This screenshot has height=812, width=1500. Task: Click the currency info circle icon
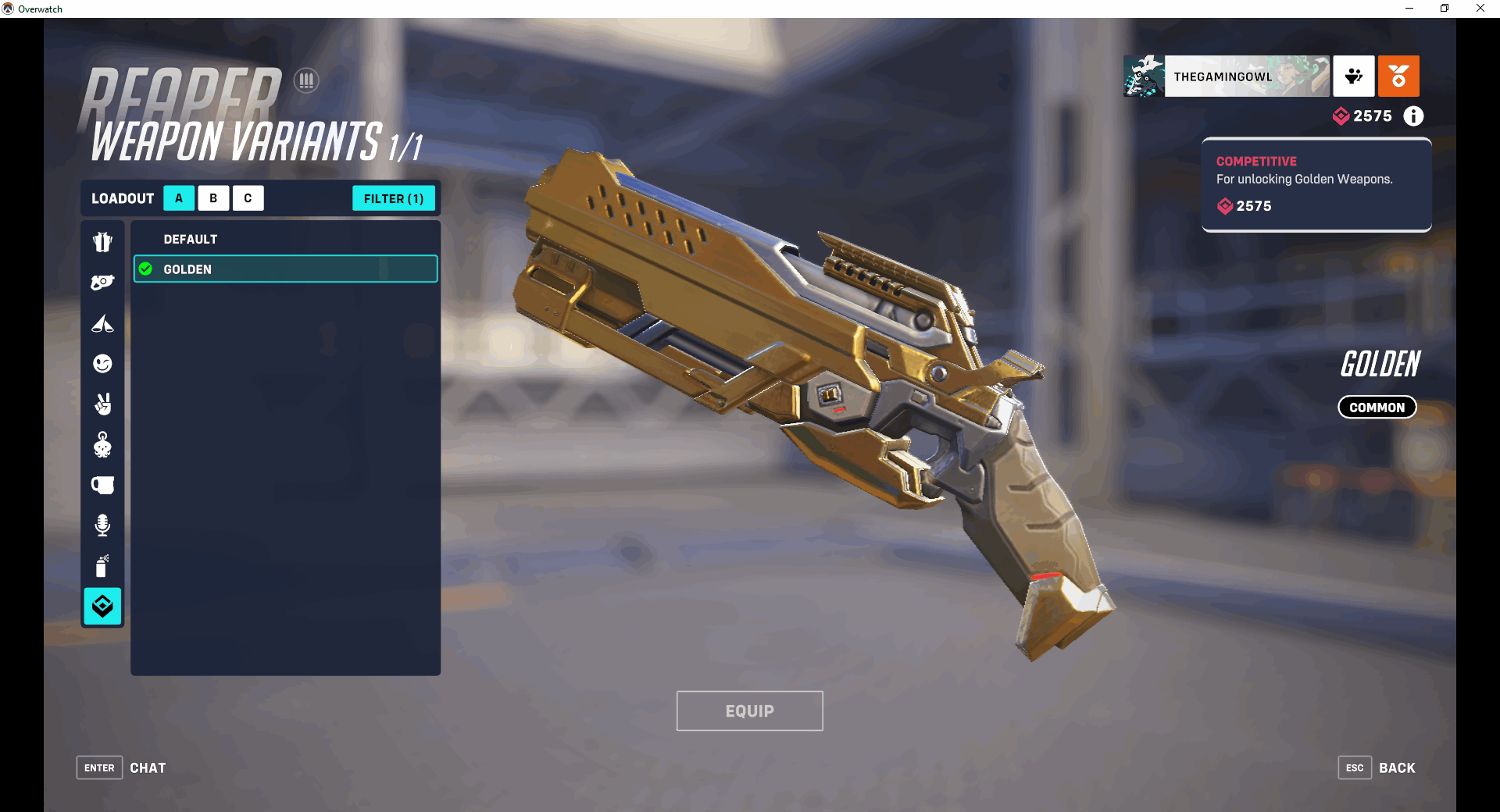point(1412,116)
